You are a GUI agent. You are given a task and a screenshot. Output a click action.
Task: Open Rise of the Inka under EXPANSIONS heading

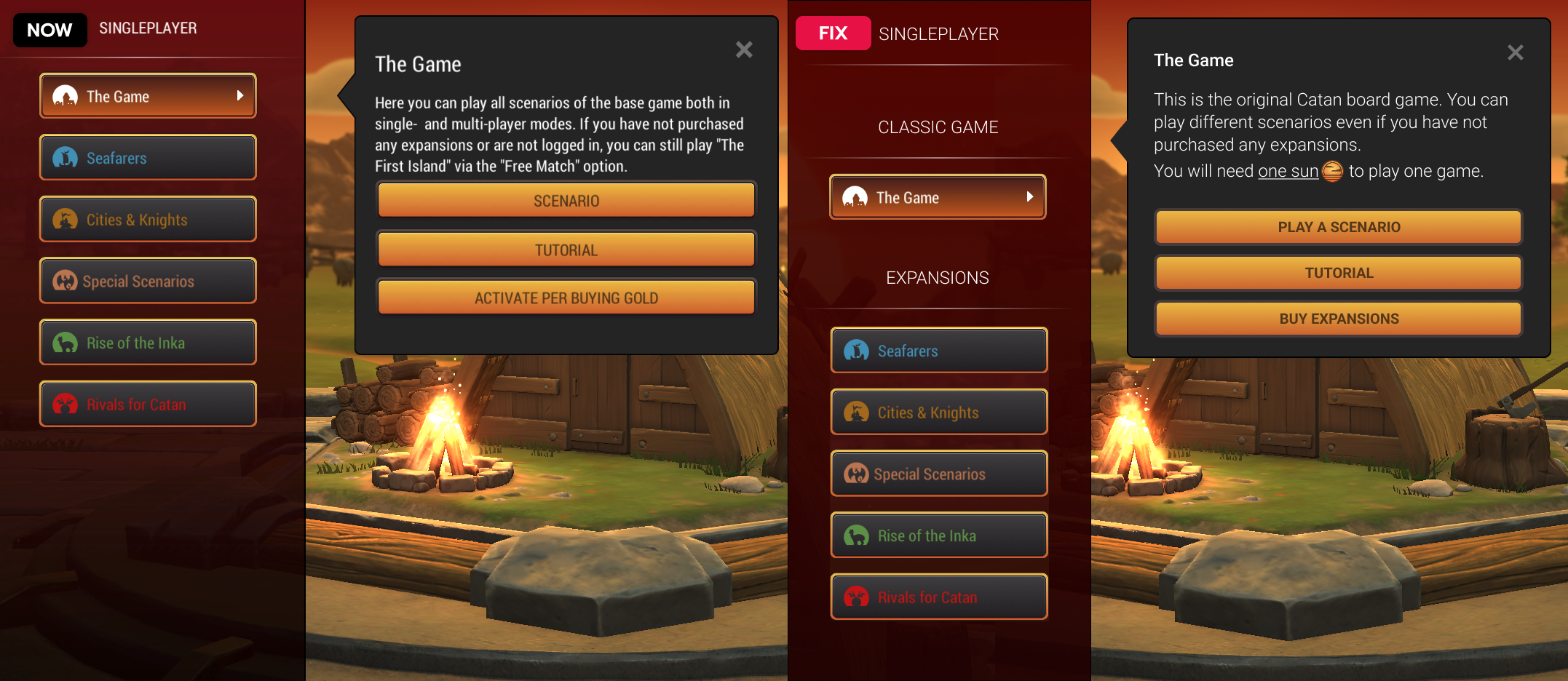pyautogui.click(x=938, y=535)
